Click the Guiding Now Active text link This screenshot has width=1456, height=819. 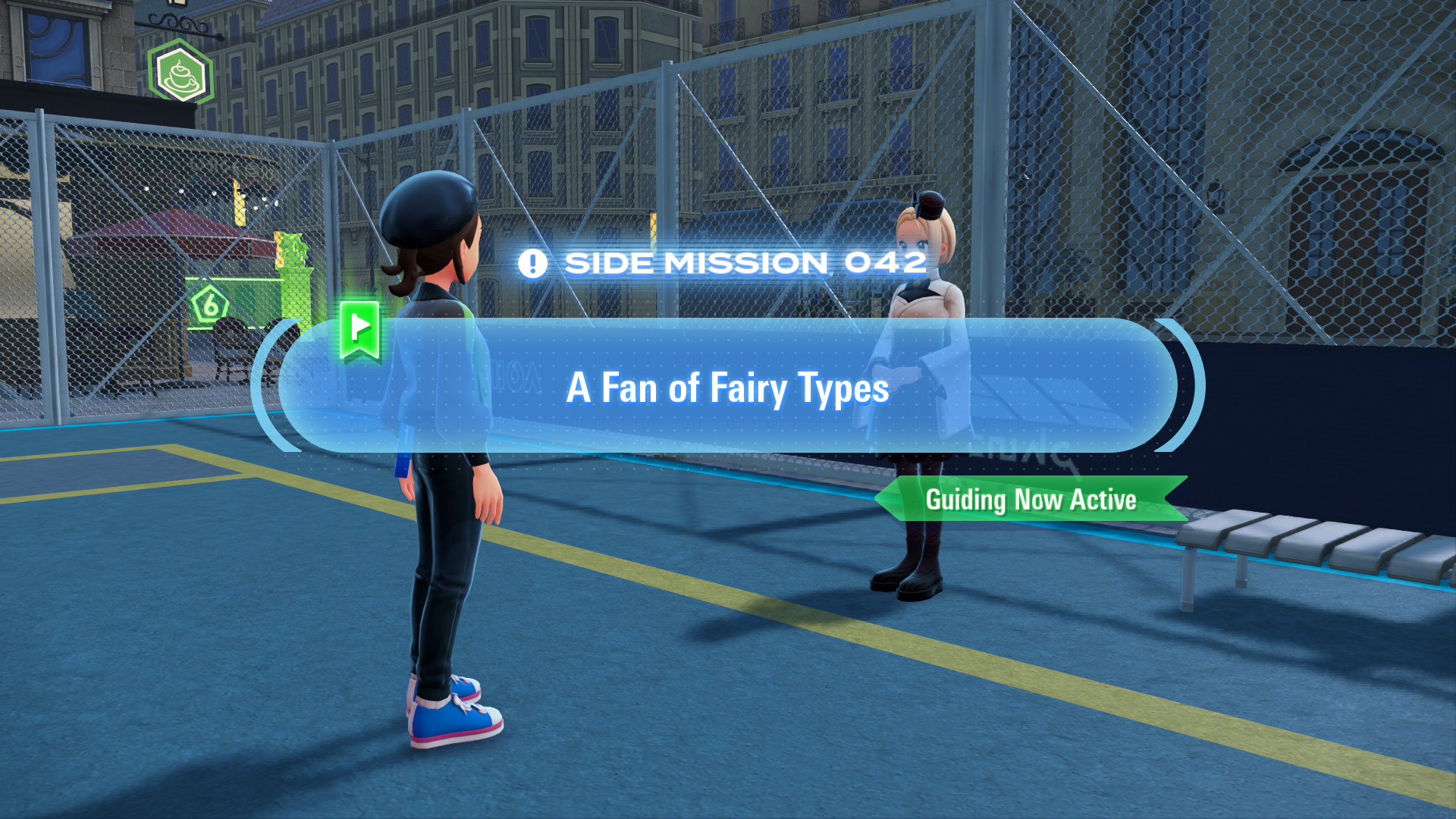[x=1031, y=500]
